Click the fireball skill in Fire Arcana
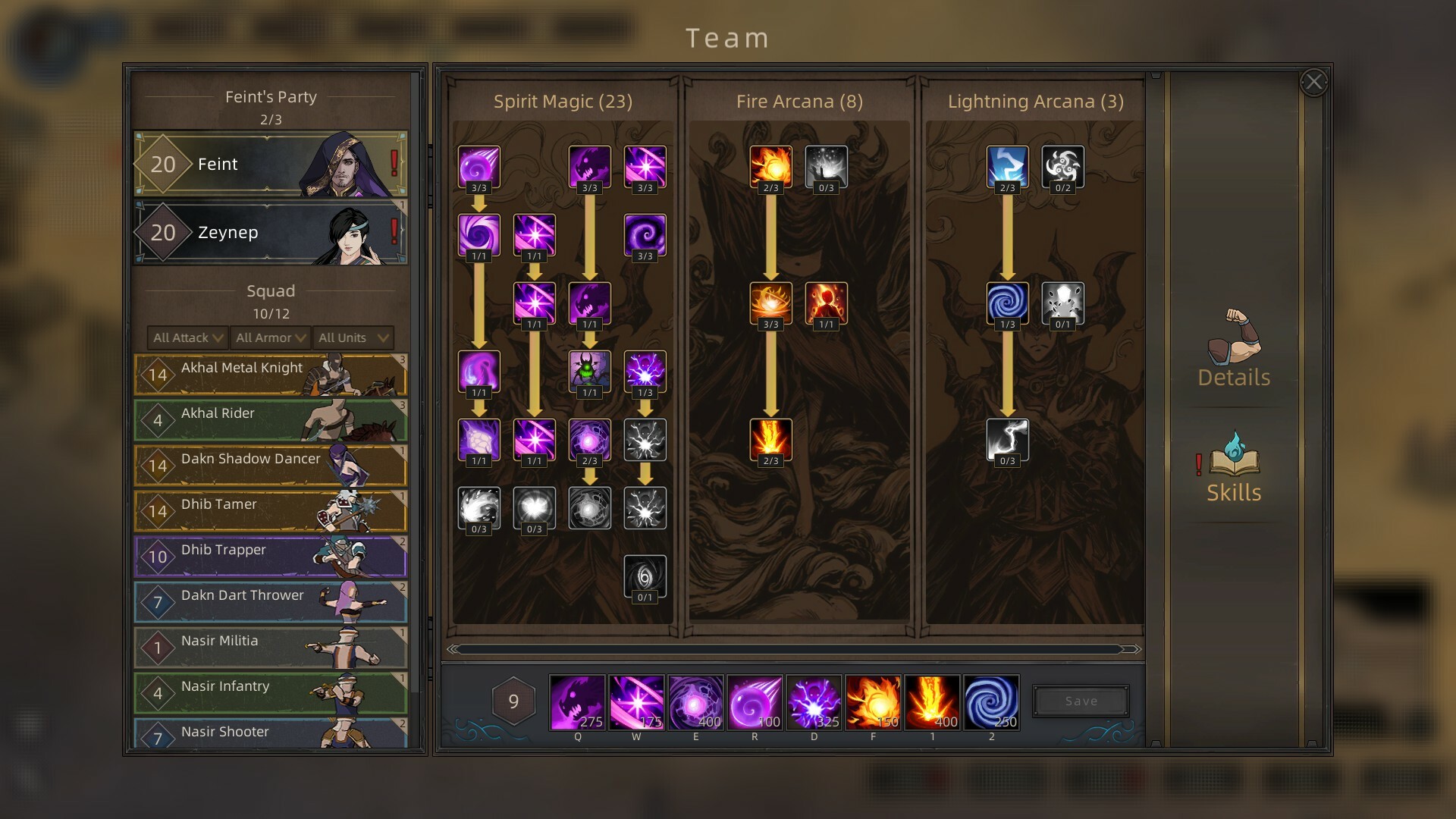The height and width of the screenshot is (819, 1456). pyautogui.click(x=770, y=166)
